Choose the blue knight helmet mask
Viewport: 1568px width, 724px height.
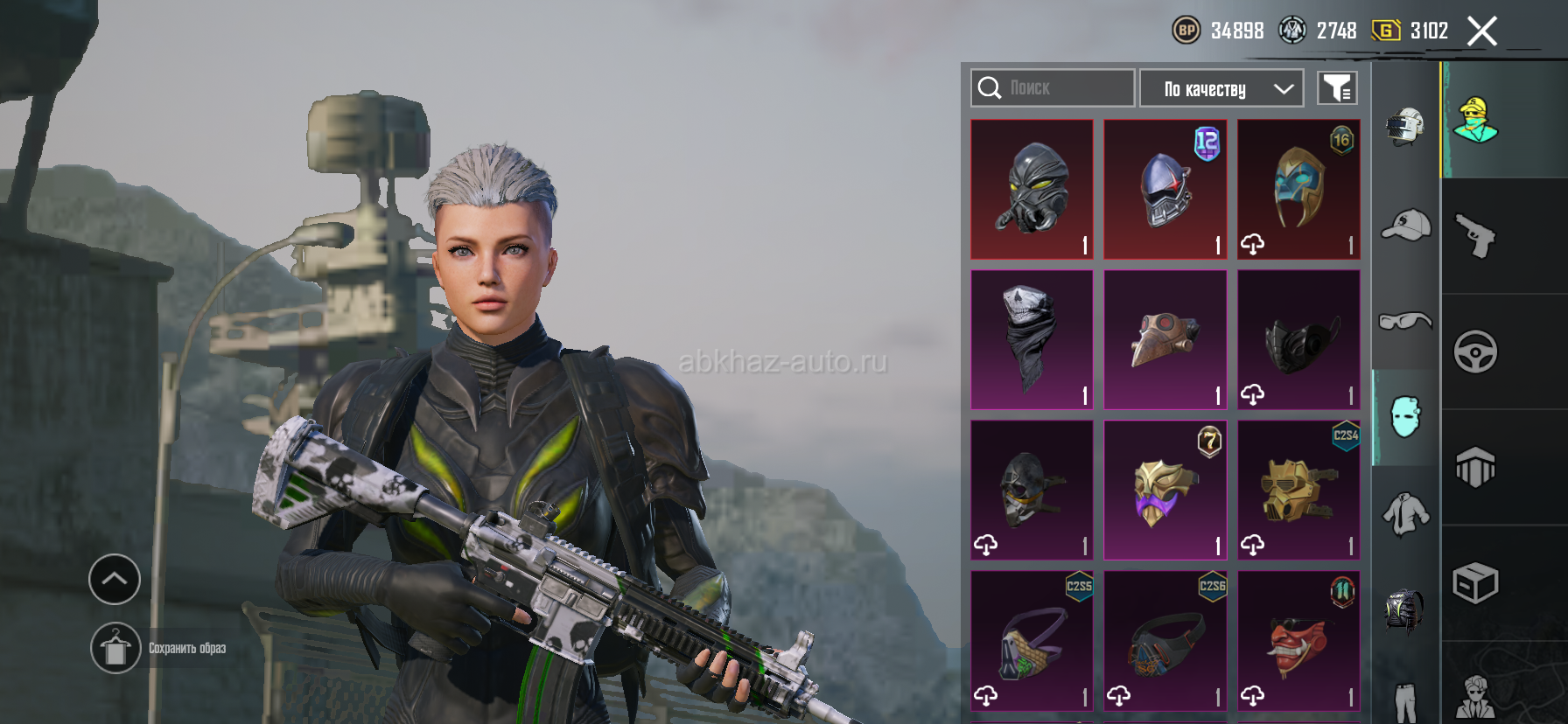click(x=1165, y=189)
